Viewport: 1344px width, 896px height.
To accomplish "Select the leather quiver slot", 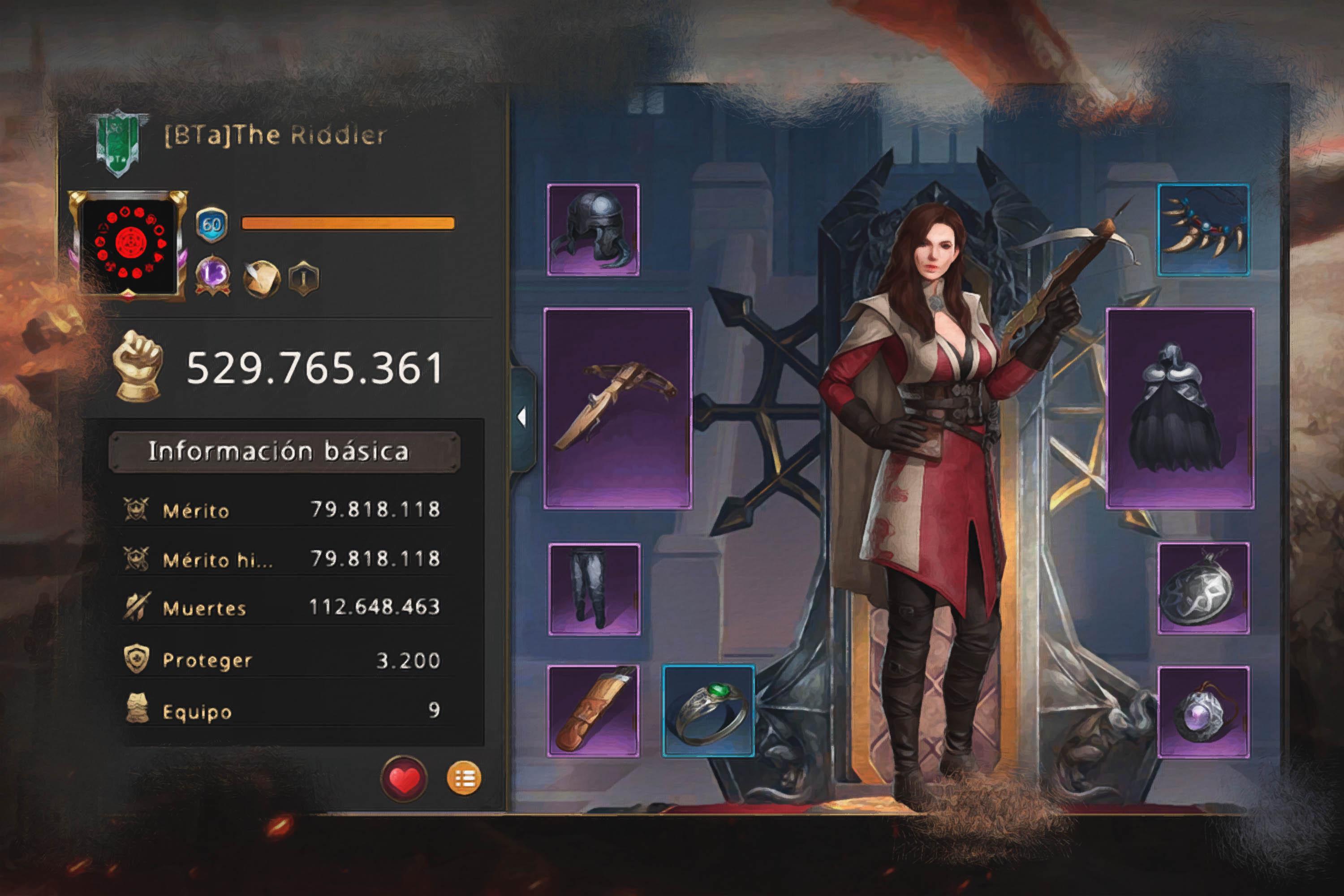I will [x=593, y=711].
